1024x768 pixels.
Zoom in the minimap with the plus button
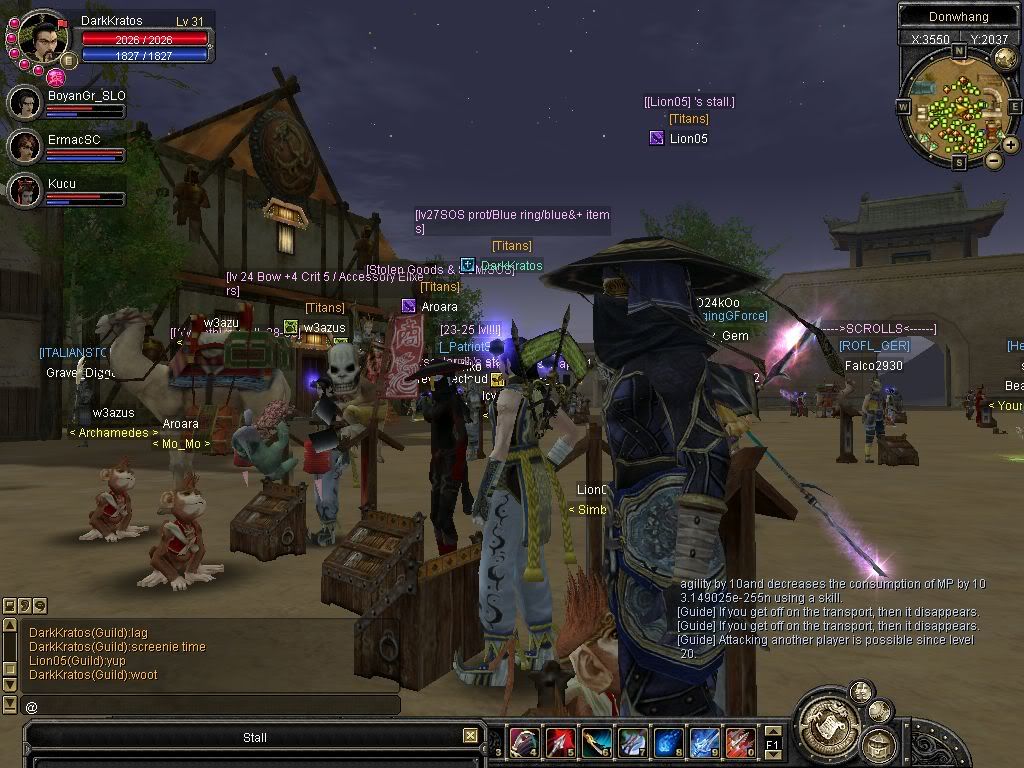click(1010, 145)
